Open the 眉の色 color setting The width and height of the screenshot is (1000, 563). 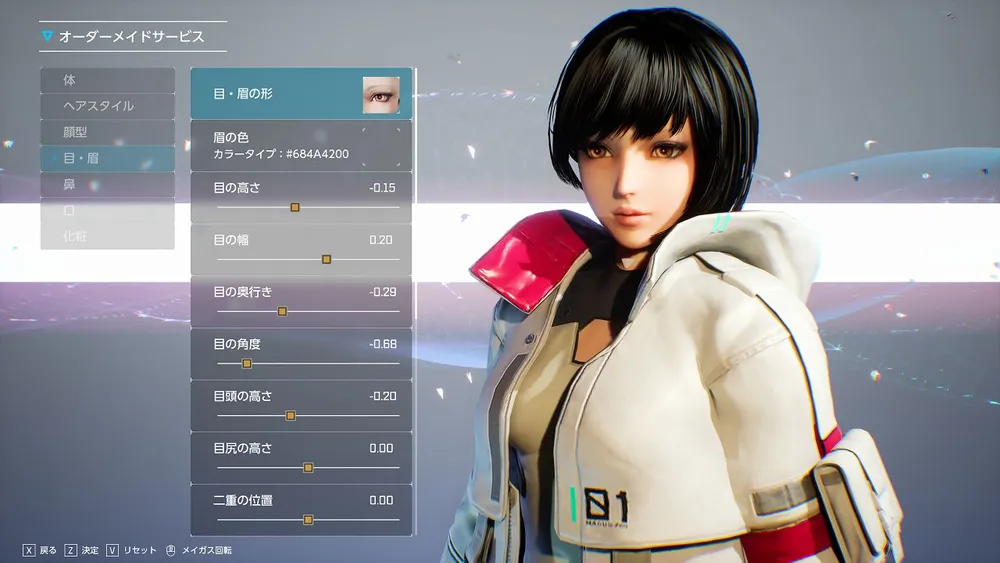tap(300, 146)
